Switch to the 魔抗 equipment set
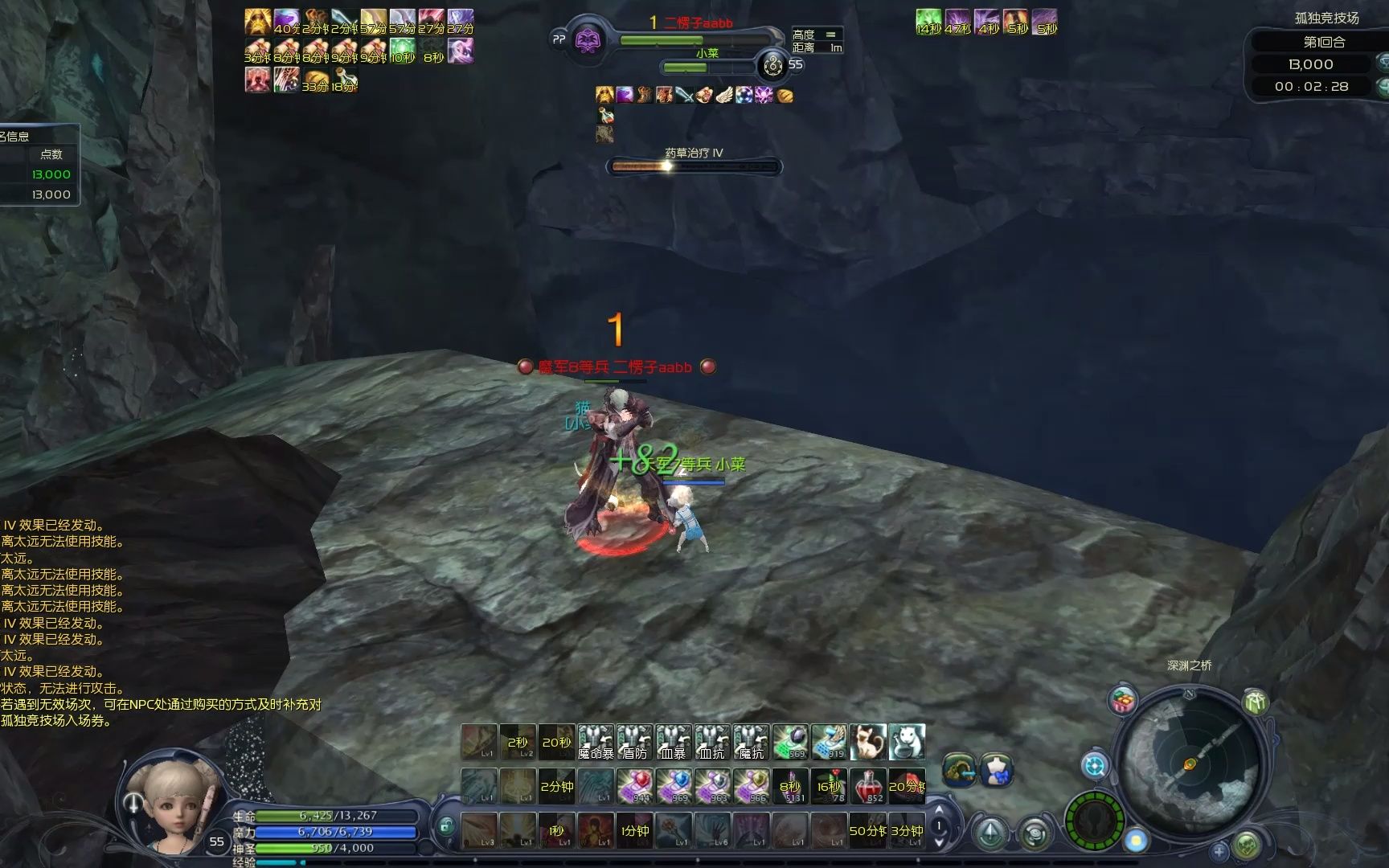 [751, 742]
